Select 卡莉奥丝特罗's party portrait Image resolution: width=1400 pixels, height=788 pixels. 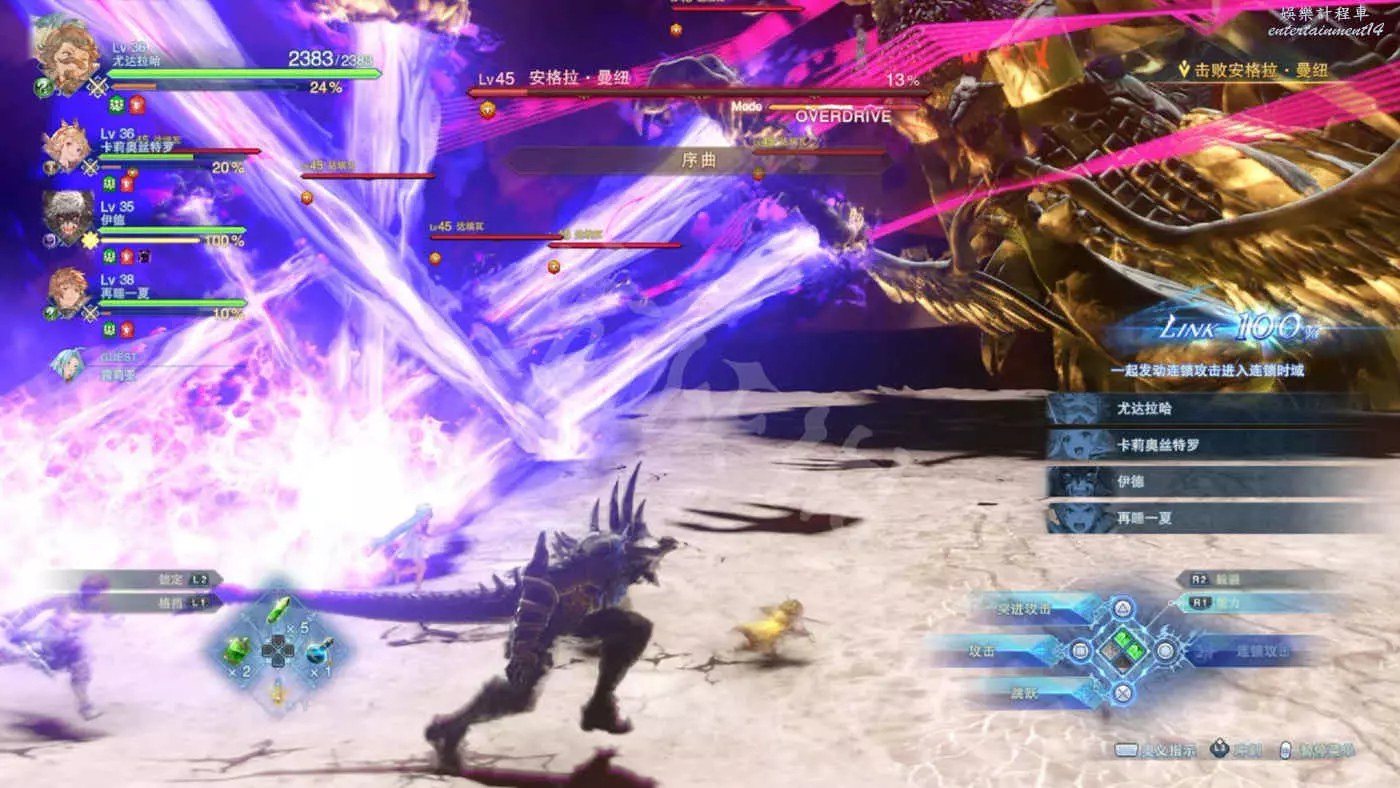click(x=68, y=150)
